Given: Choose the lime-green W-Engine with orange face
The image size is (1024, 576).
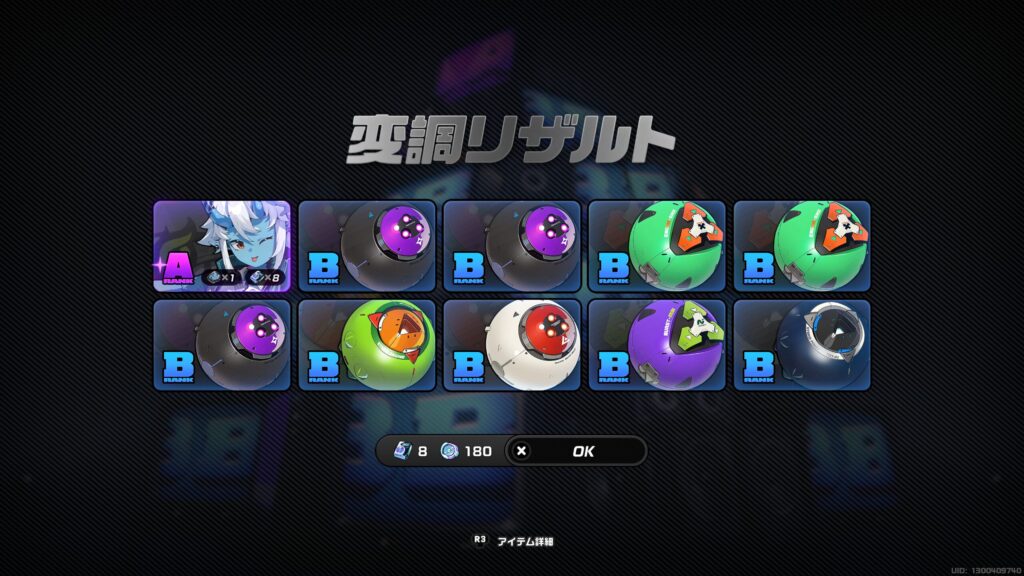Looking at the screenshot, I should [367, 345].
